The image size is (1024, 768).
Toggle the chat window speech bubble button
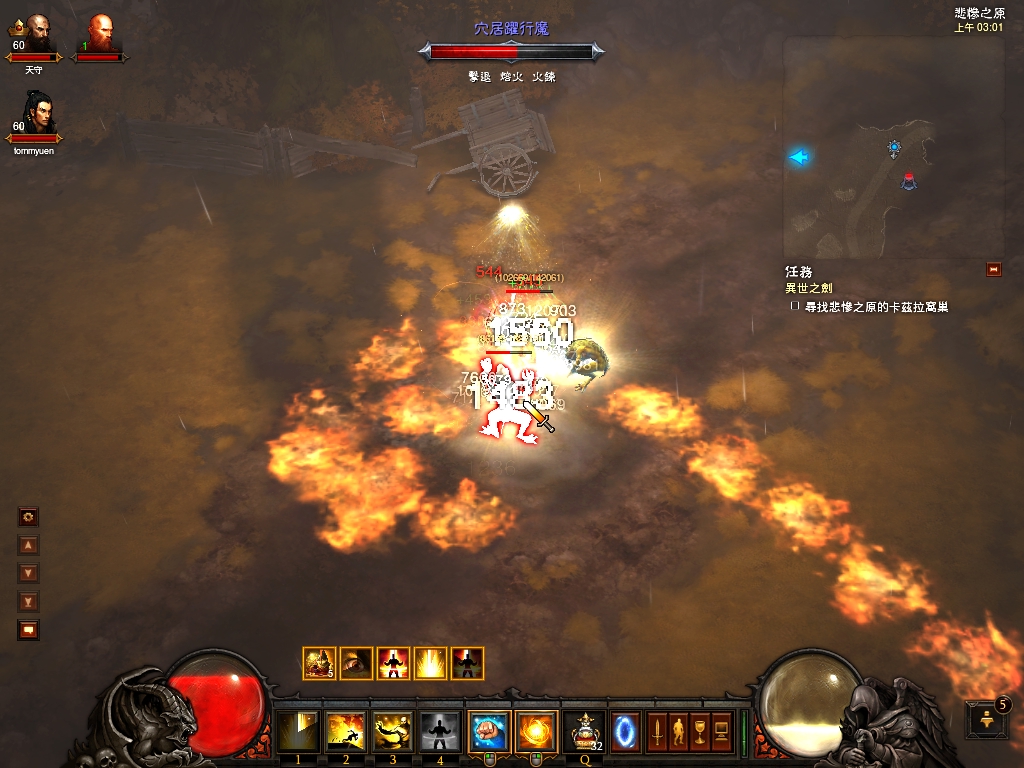tap(29, 630)
